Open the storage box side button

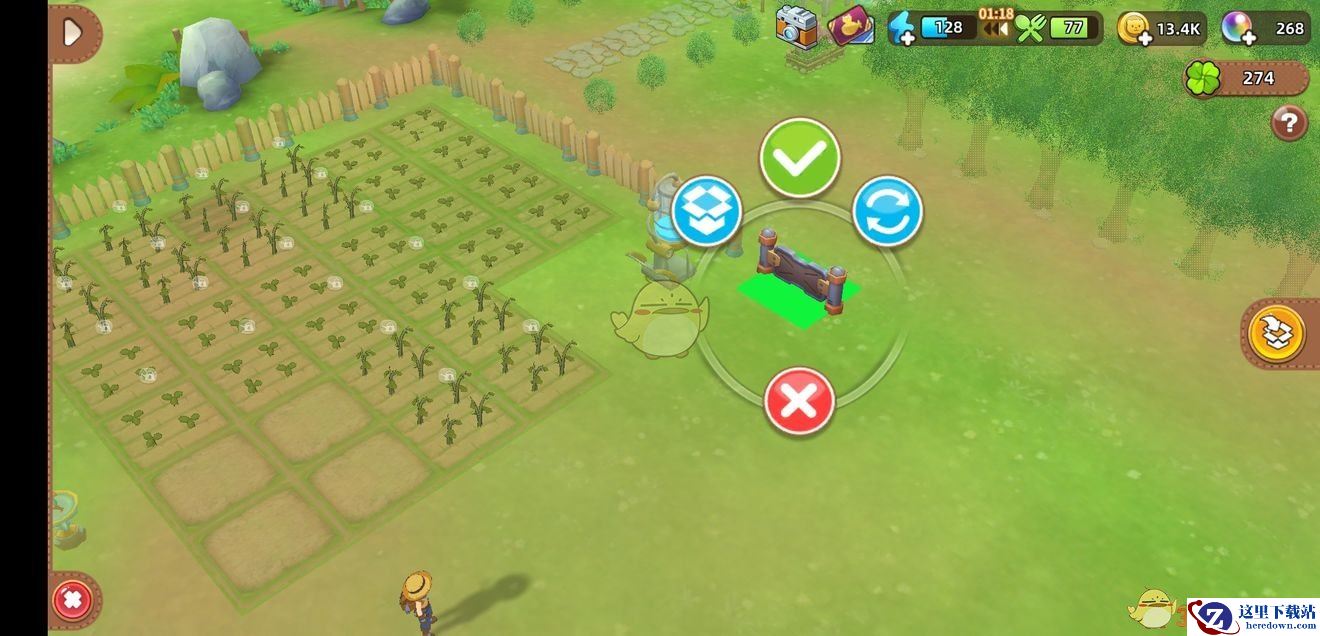(x=1277, y=333)
